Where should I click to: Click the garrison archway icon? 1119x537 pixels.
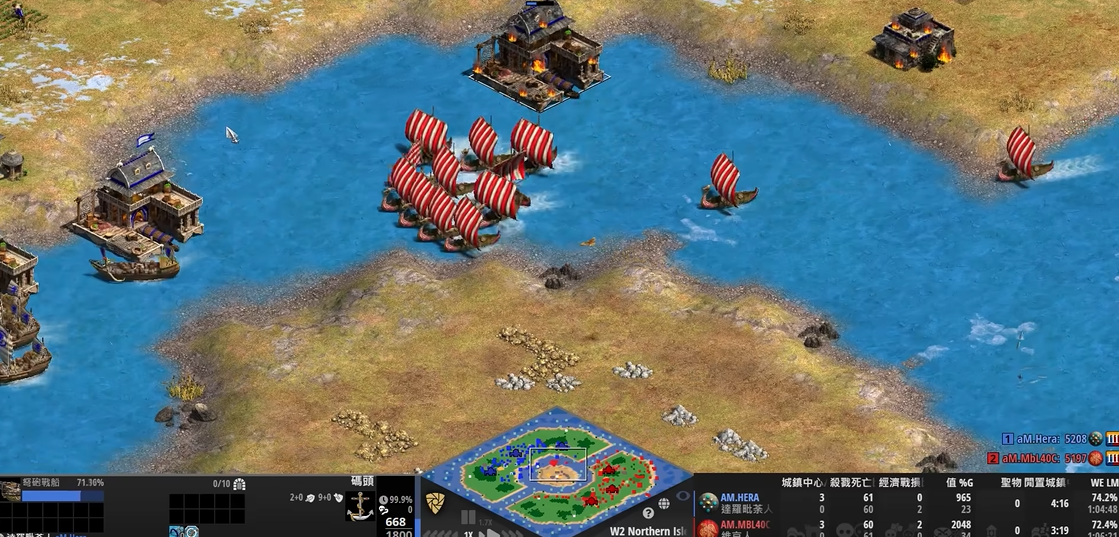(x=239, y=484)
